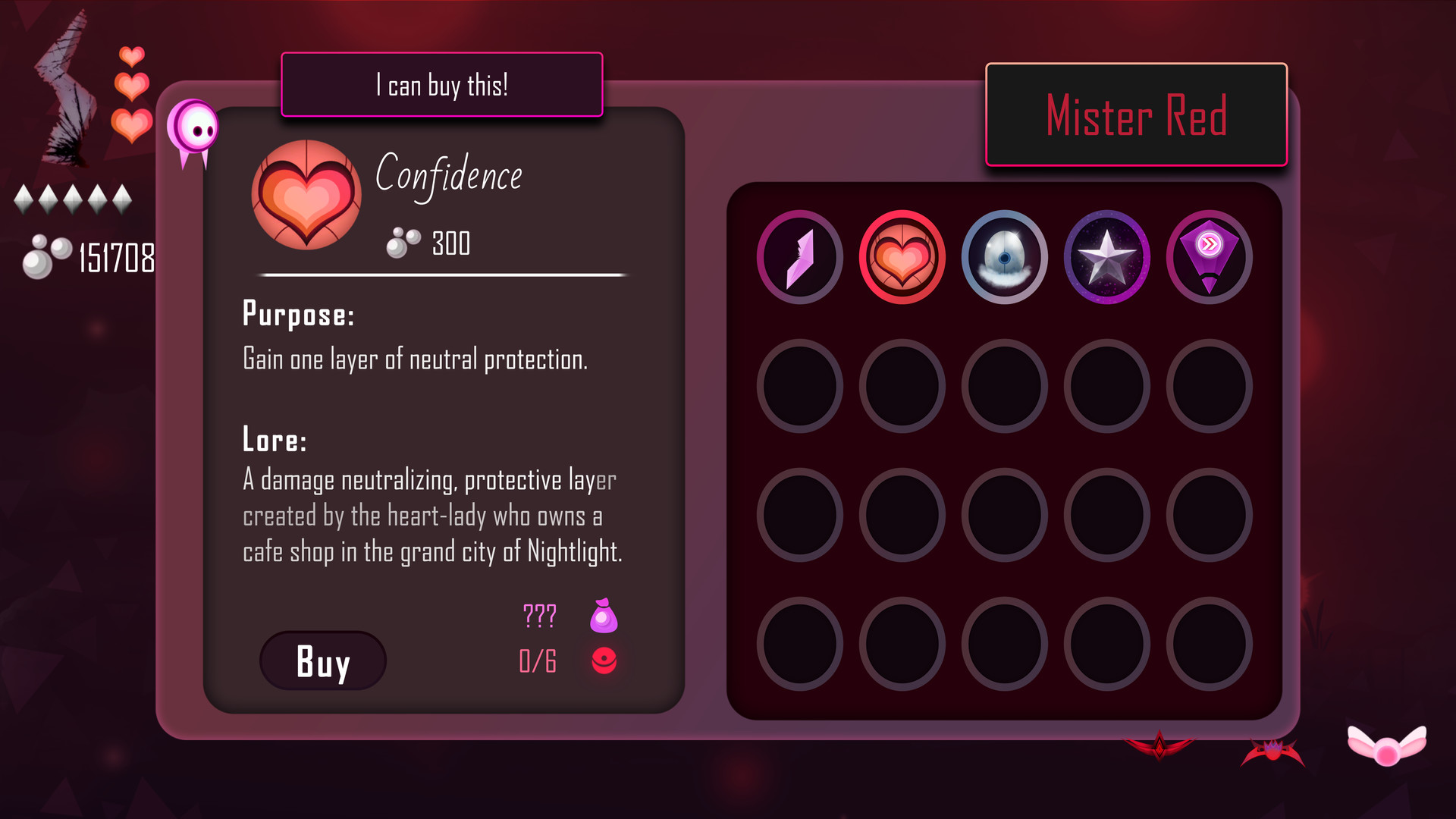This screenshot has width=1456, height=819.
Task: Click the ??? price label
Action: [x=538, y=616]
